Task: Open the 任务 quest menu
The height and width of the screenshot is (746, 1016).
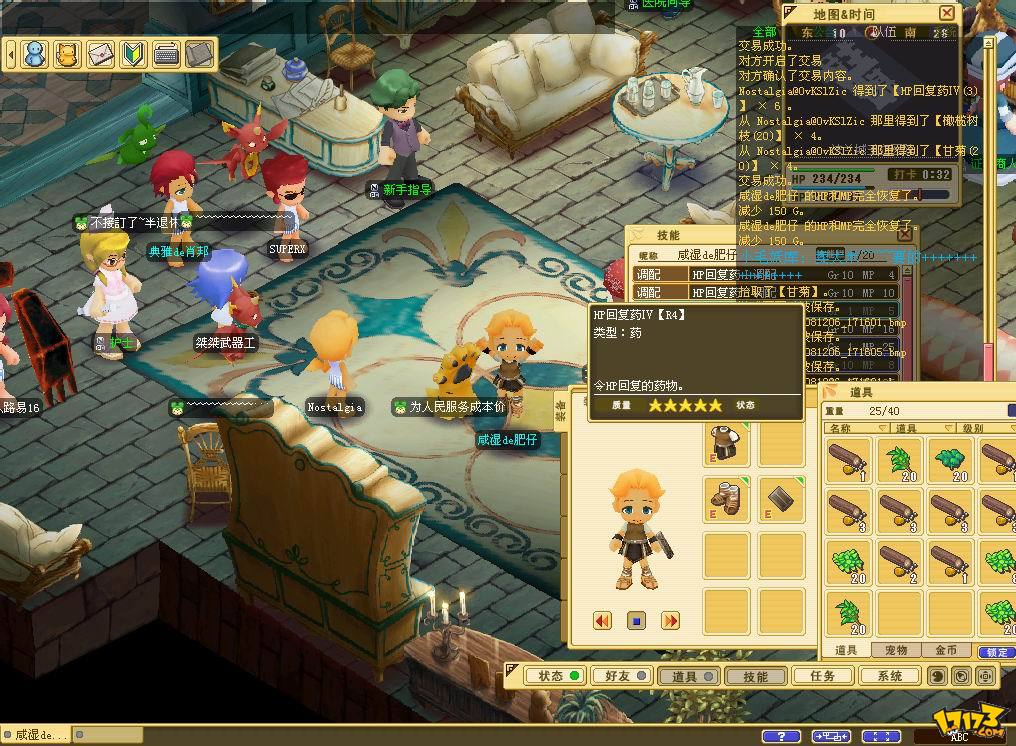Action: pyautogui.click(x=822, y=677)
